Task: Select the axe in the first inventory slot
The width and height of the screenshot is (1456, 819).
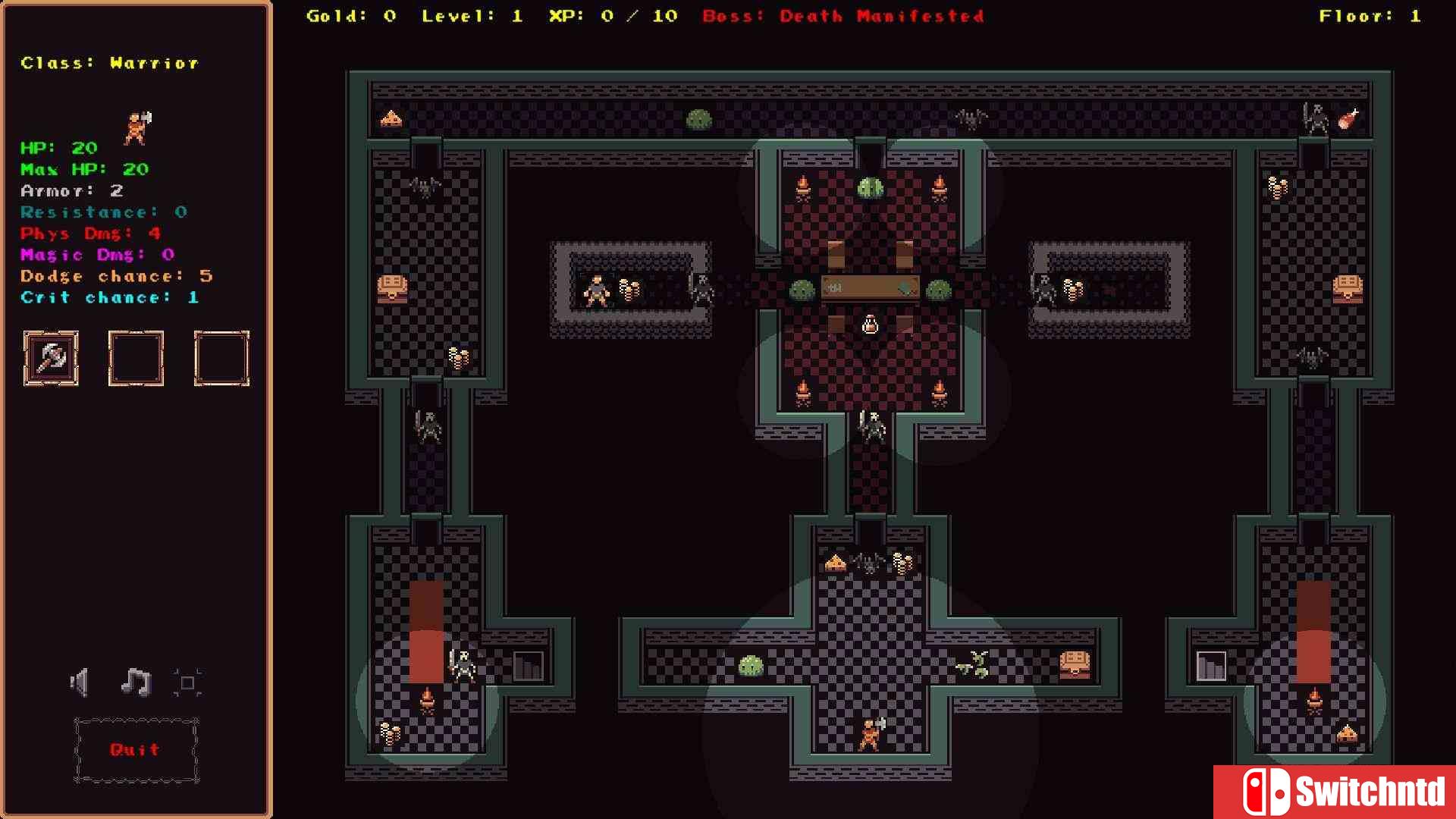Action: [x=51, y=358]
